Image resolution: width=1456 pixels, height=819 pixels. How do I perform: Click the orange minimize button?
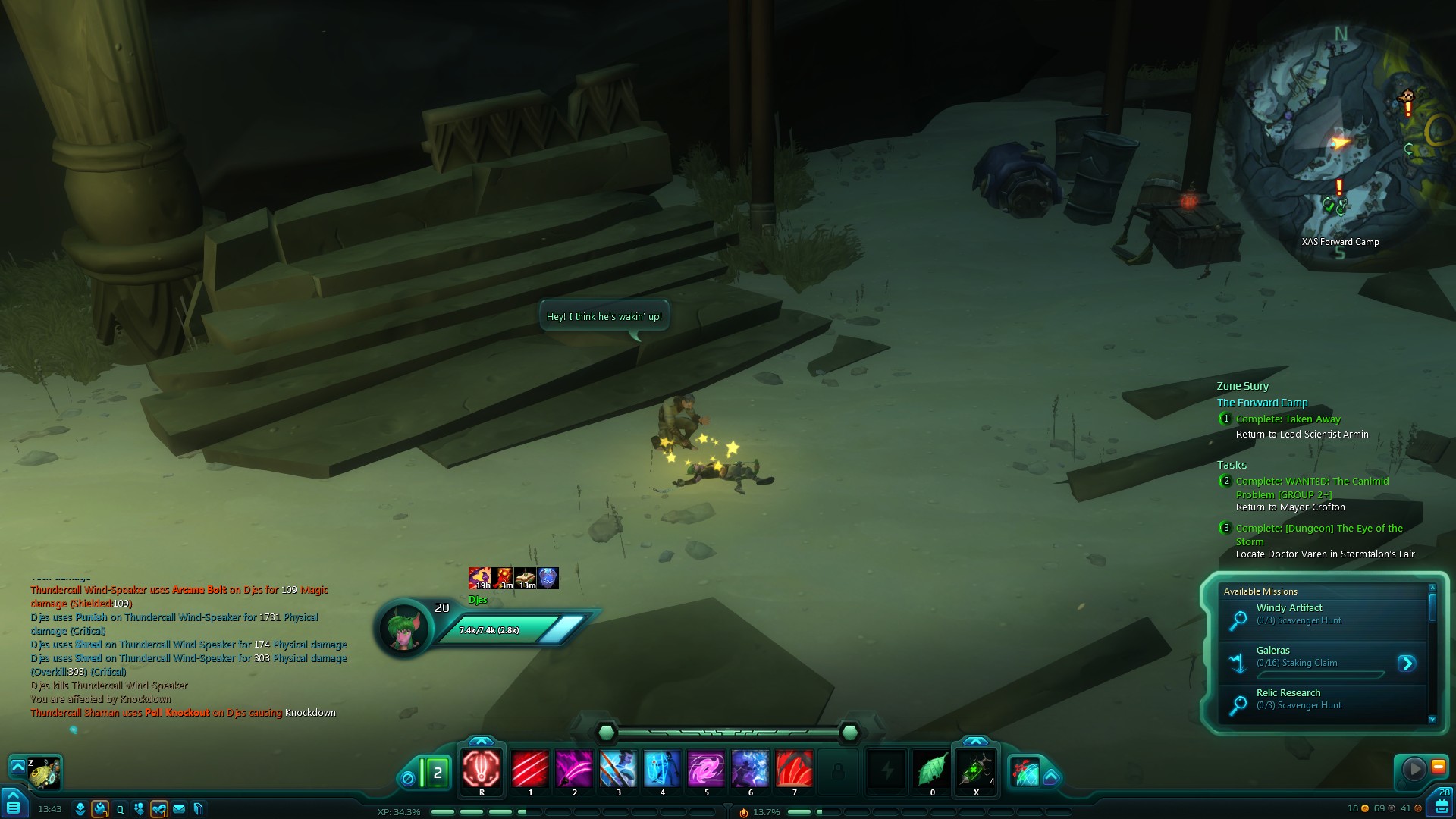tap(1438, 767)
